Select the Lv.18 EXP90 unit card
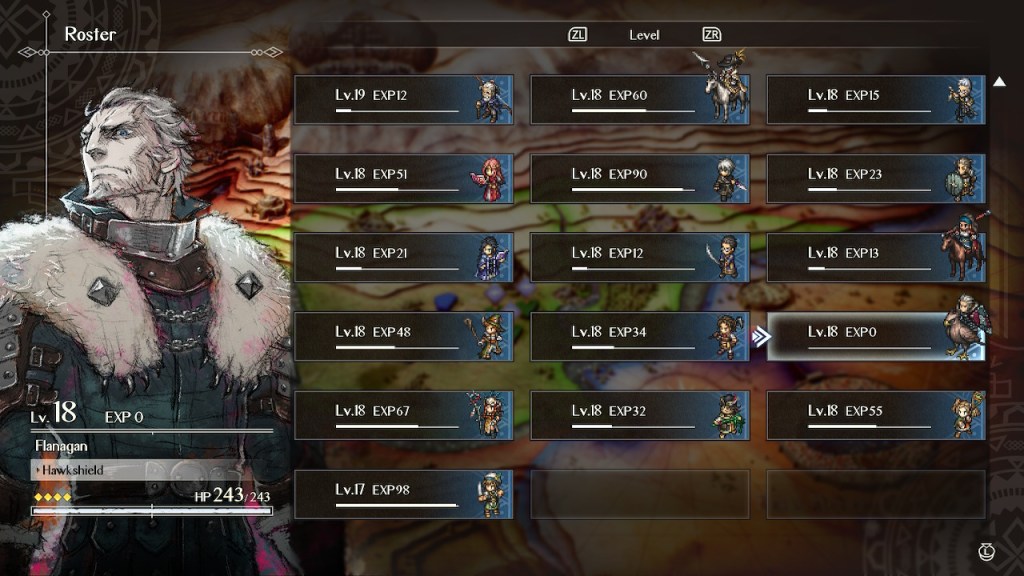Viewport: 1024px width, 576px height. (639, 179)
